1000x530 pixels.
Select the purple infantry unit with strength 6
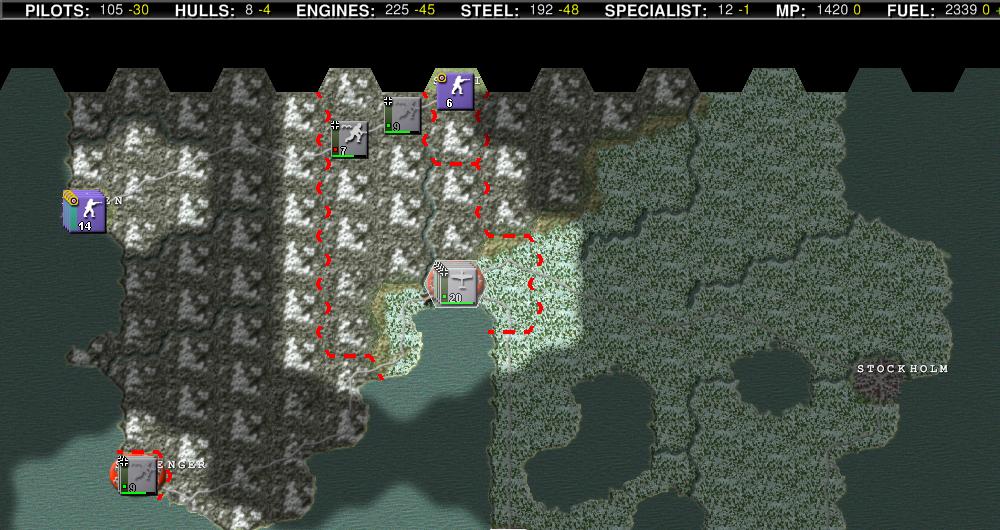tap(456, 91)
